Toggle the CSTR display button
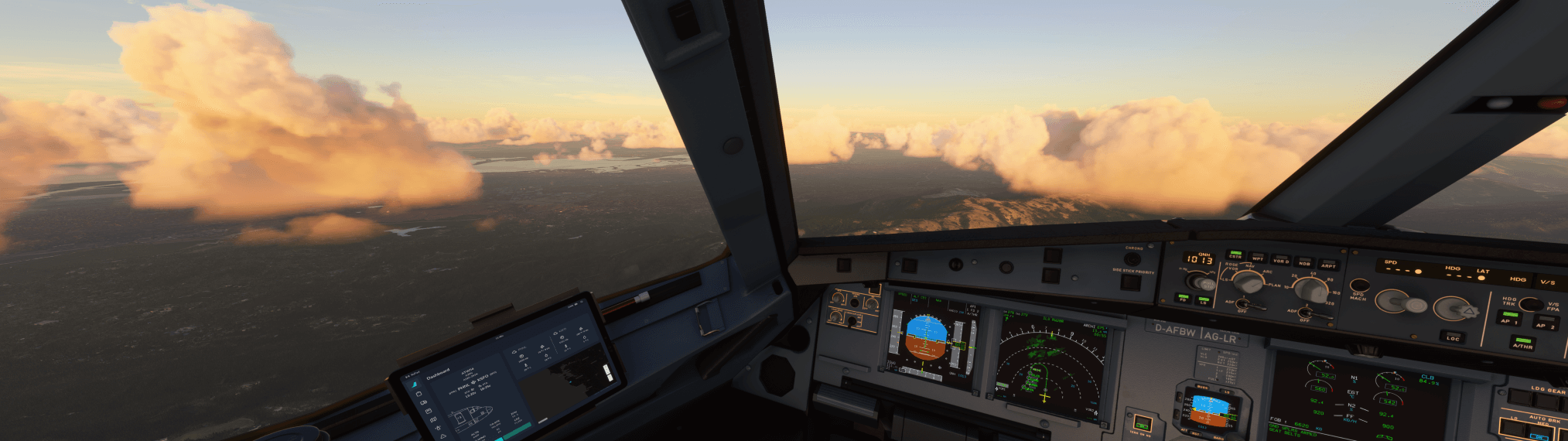The image size is (1568, 441). click(1235, 254)
